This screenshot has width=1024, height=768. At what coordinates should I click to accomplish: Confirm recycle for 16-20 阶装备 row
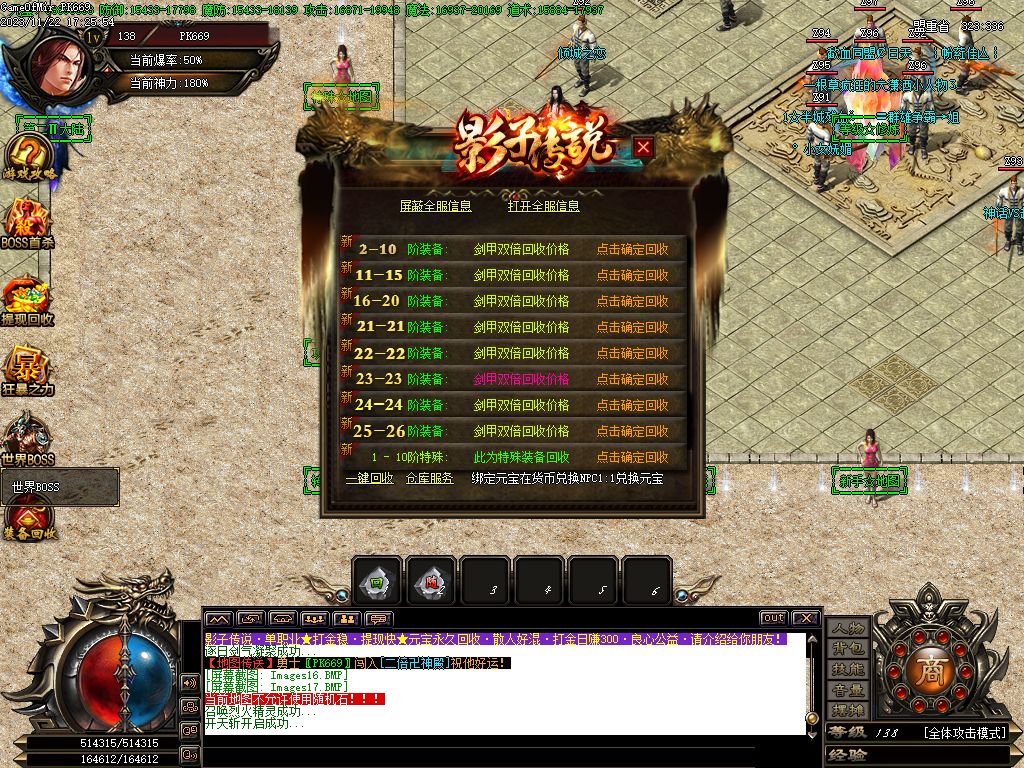coord(632,301)
